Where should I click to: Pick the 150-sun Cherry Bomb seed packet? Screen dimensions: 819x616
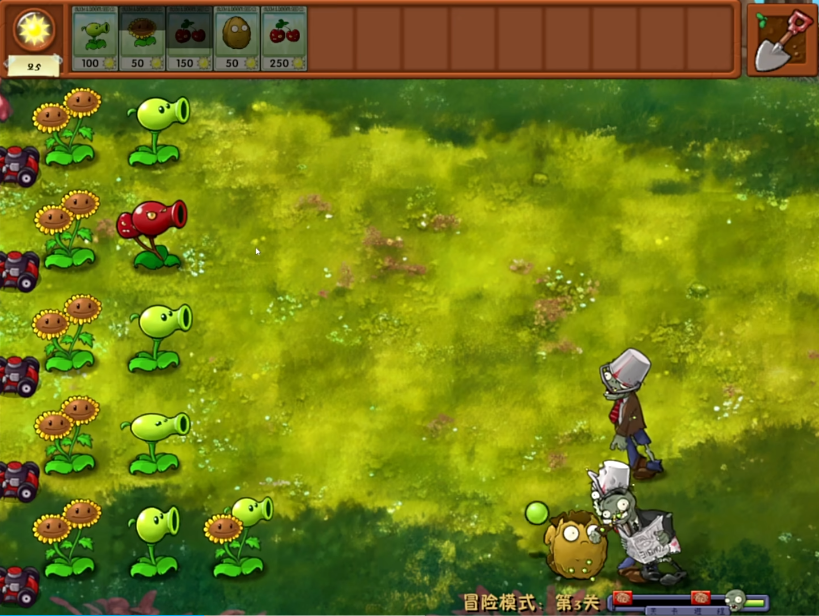click(189, 39)
